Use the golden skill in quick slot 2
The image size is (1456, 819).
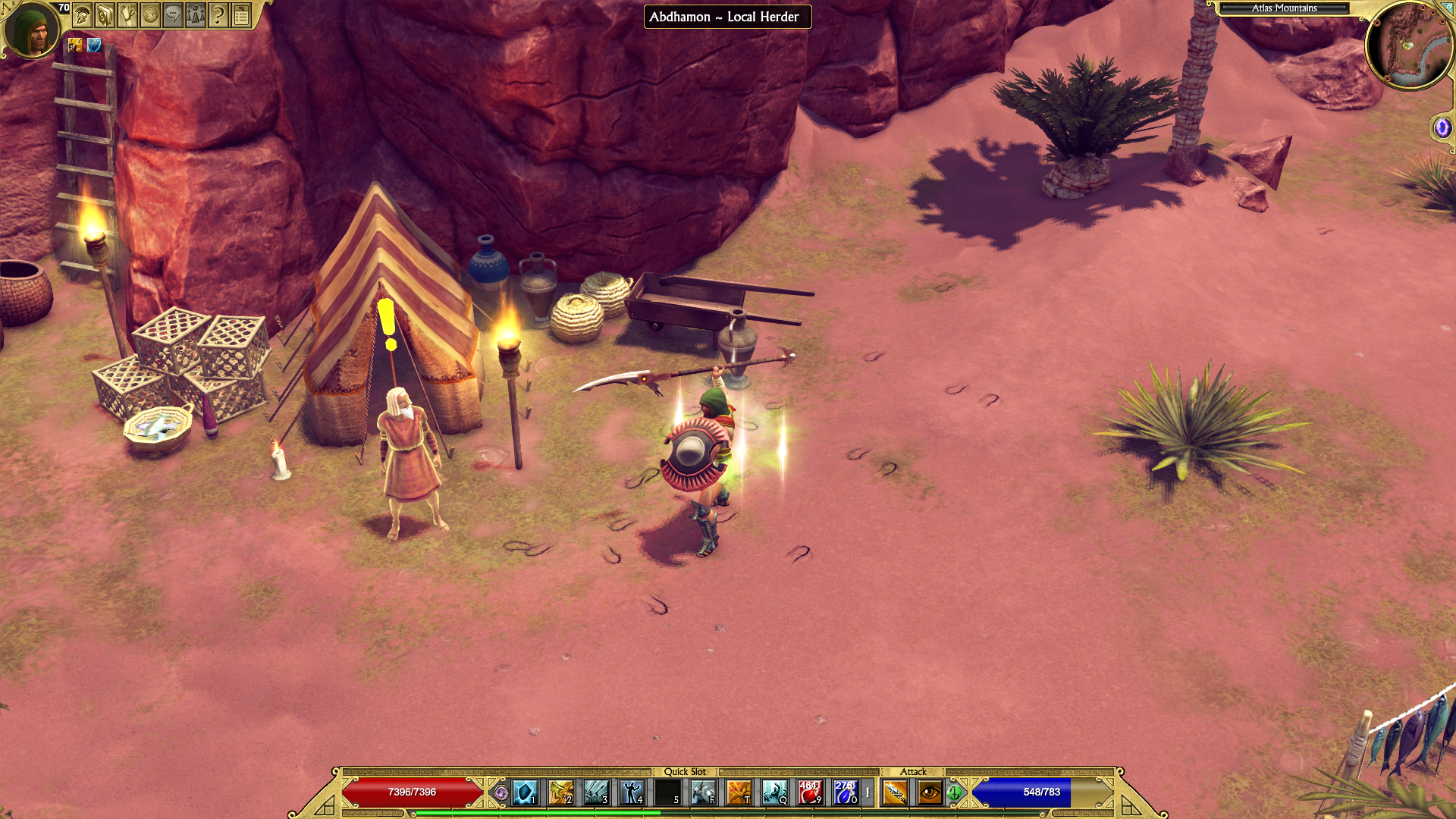[560, 792]
